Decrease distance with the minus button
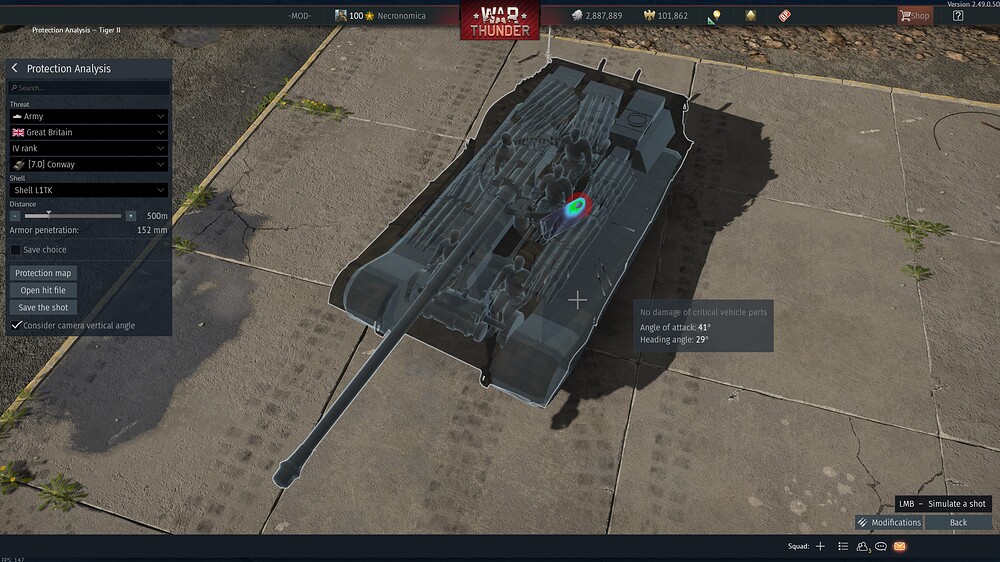The image size is (1000, 562). point(15,216)
